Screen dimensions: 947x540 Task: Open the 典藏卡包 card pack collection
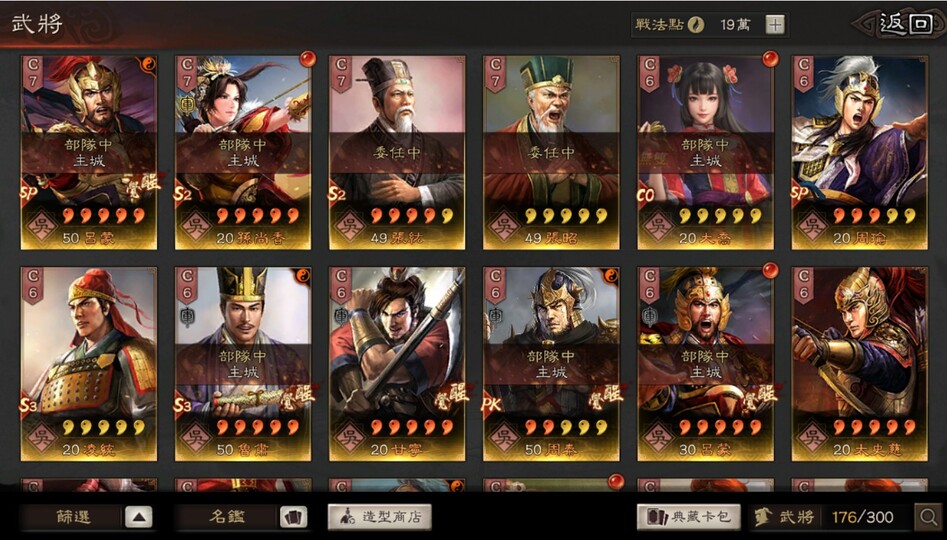click(x=689, y=517)
